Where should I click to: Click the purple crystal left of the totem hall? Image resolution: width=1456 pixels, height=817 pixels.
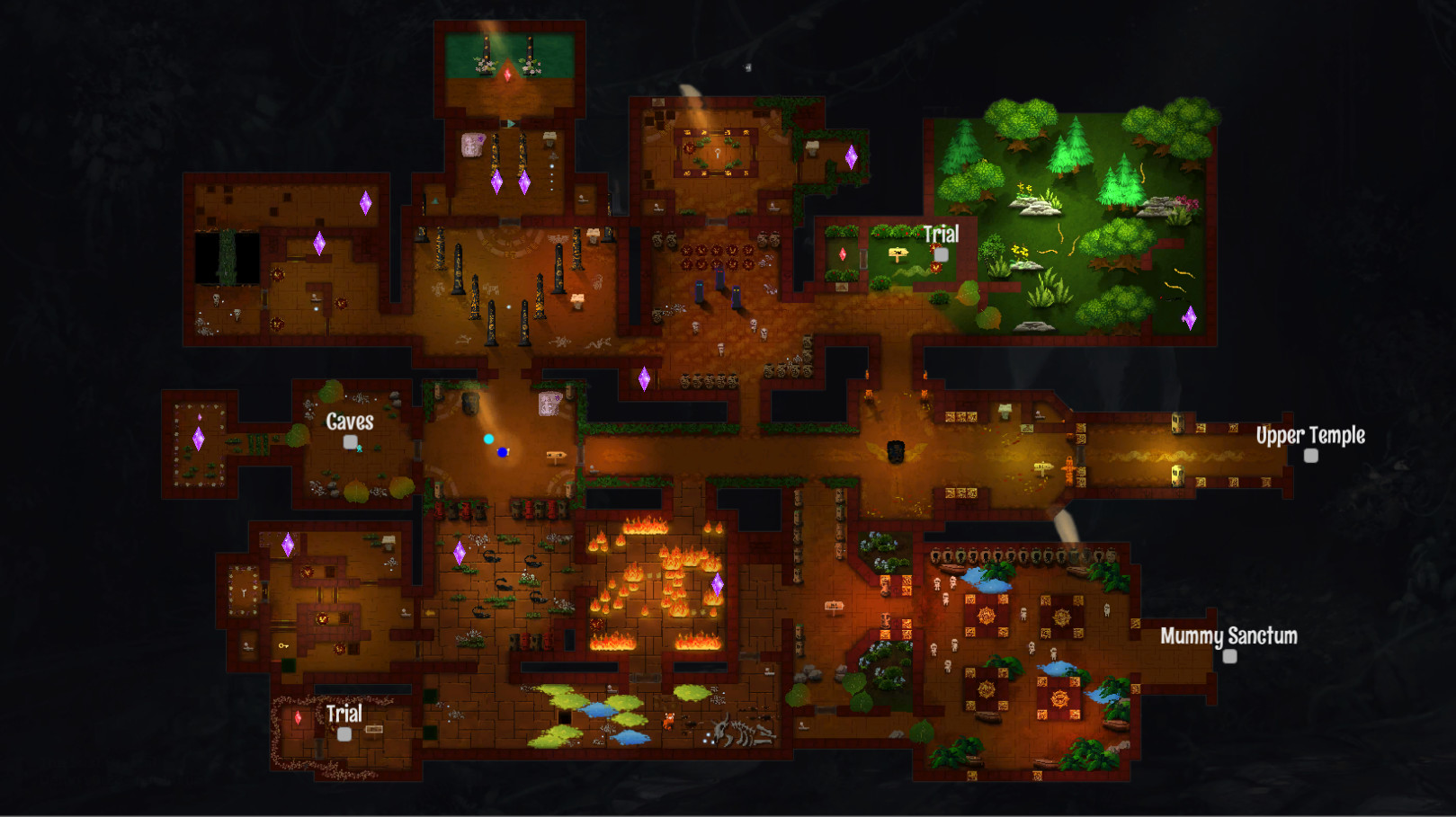pos(319,243)
